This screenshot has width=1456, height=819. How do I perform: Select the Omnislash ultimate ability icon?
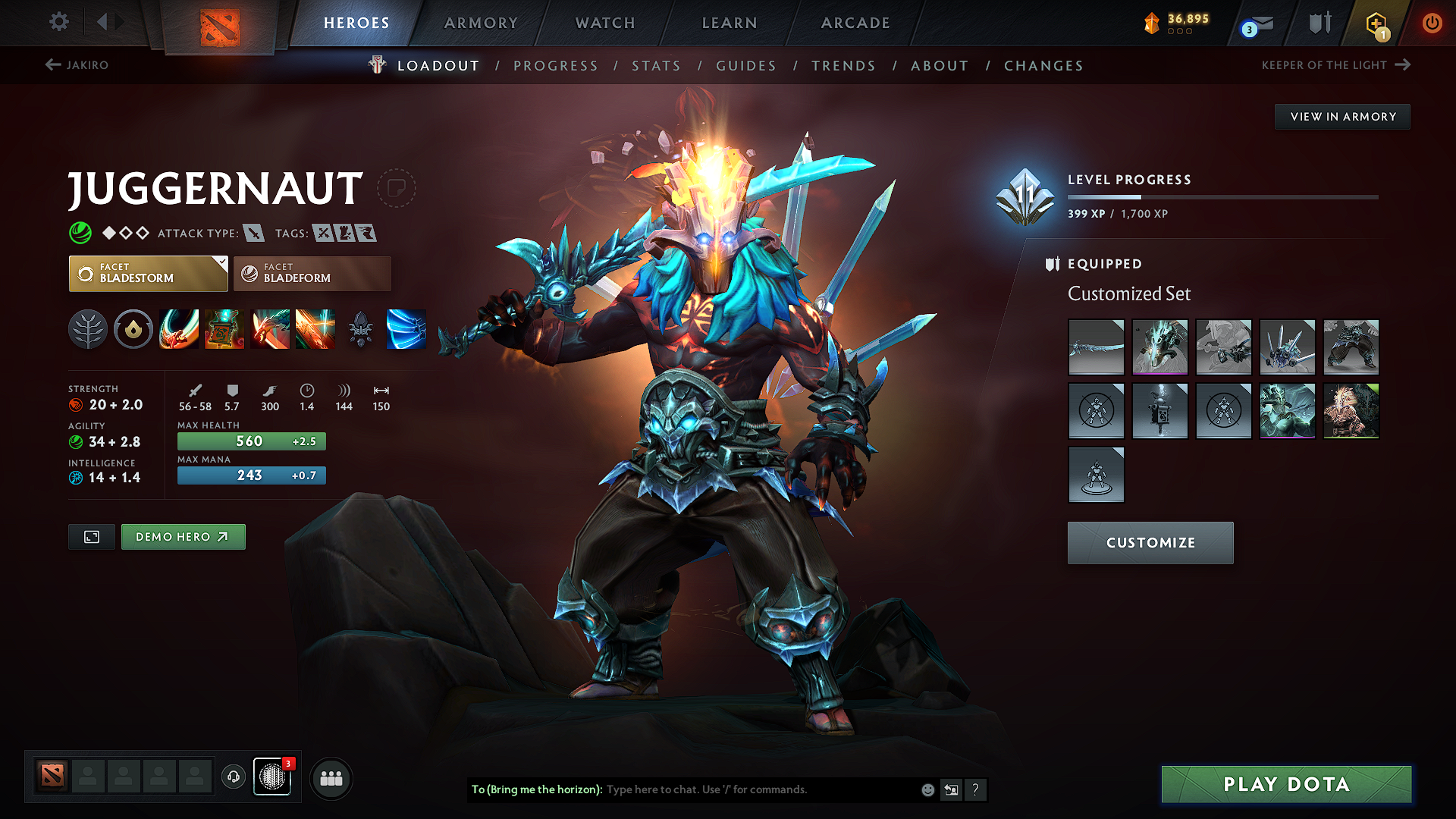point(315,329)
